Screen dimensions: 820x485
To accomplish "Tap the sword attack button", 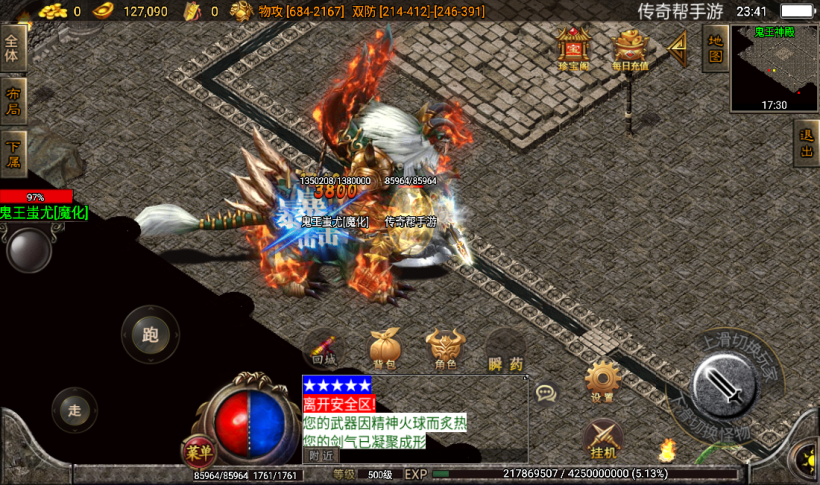I will [x=725, y=386].
